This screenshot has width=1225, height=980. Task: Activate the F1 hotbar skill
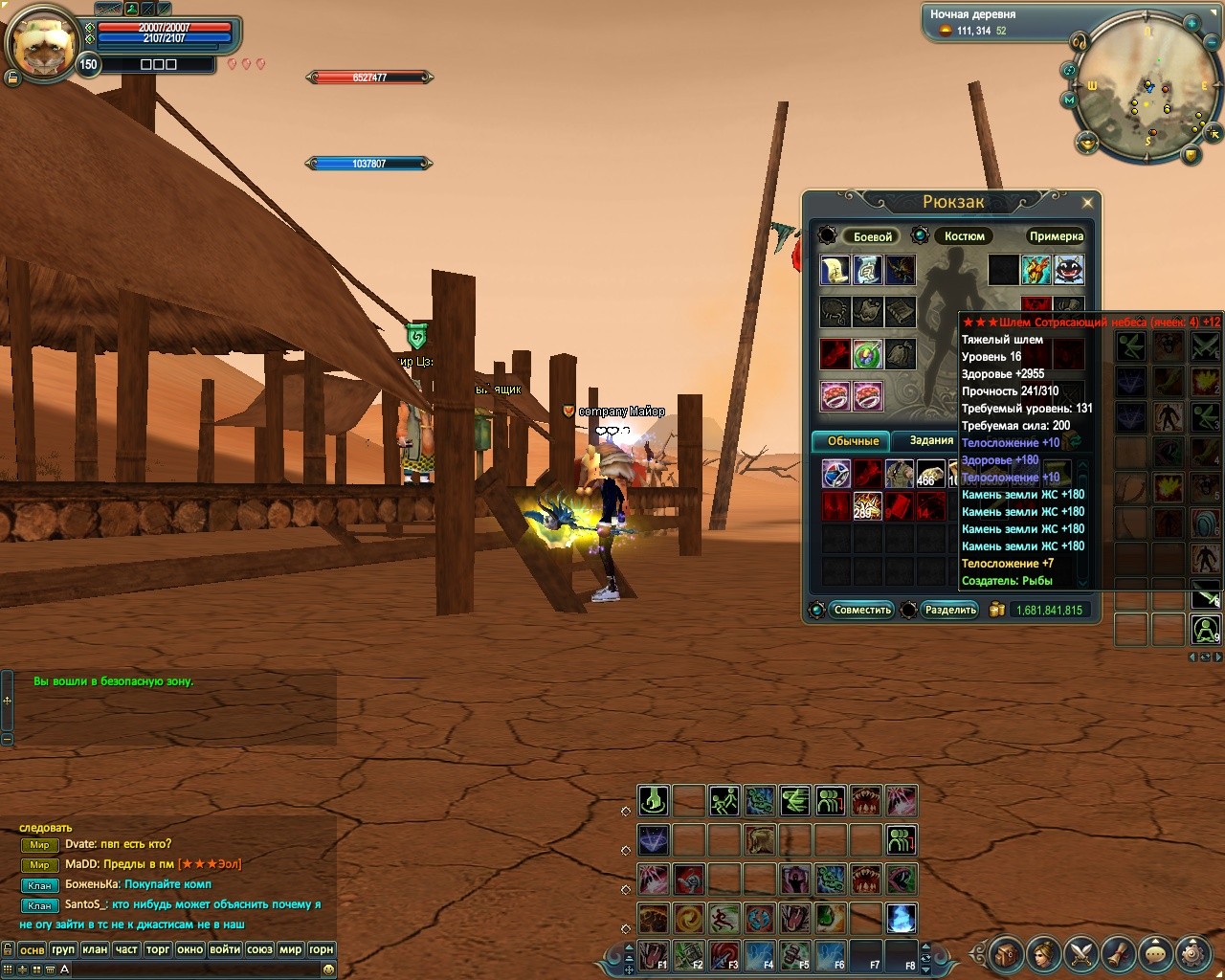(x=654, y=955)
